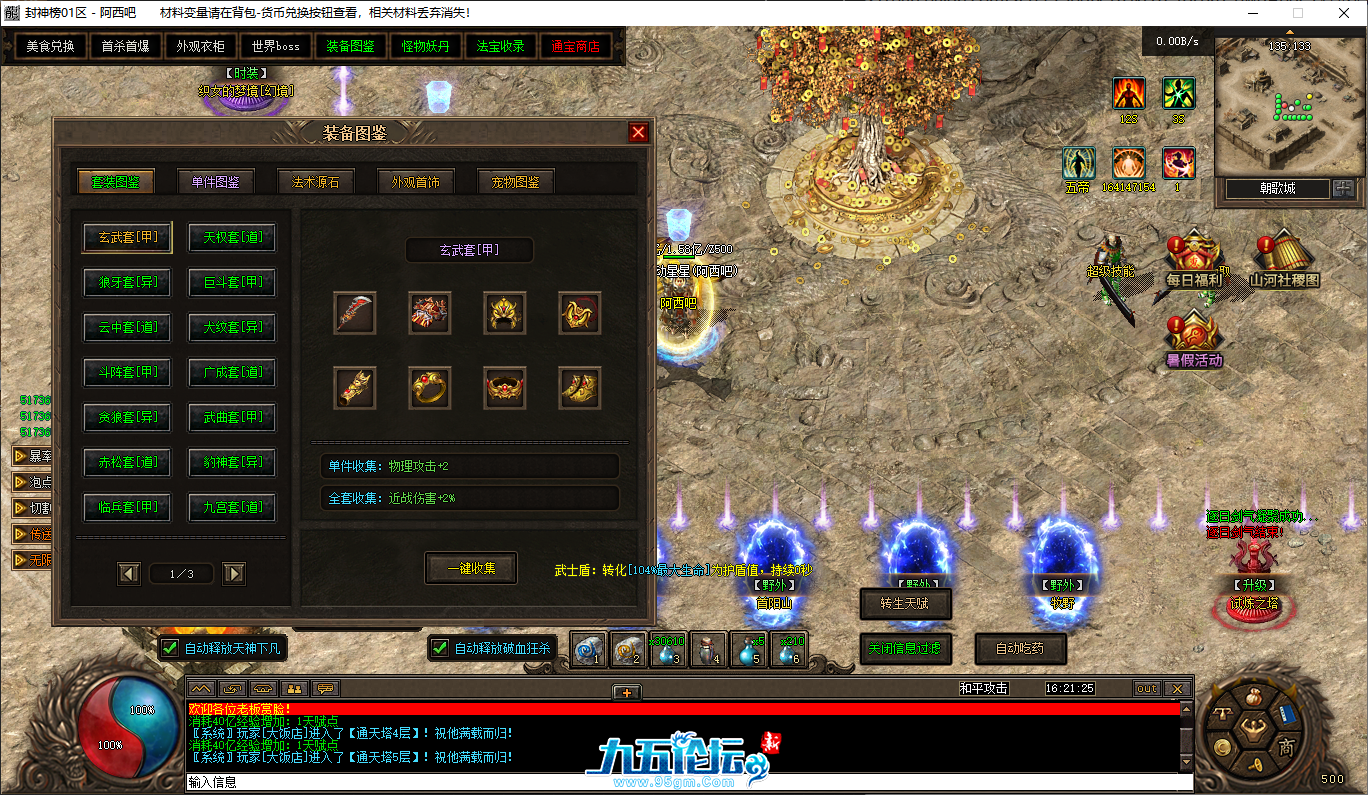This screenshot has width=1368, height=795.
Task: Switch to the 单件图鉴 tab
Action: point(216,182)
